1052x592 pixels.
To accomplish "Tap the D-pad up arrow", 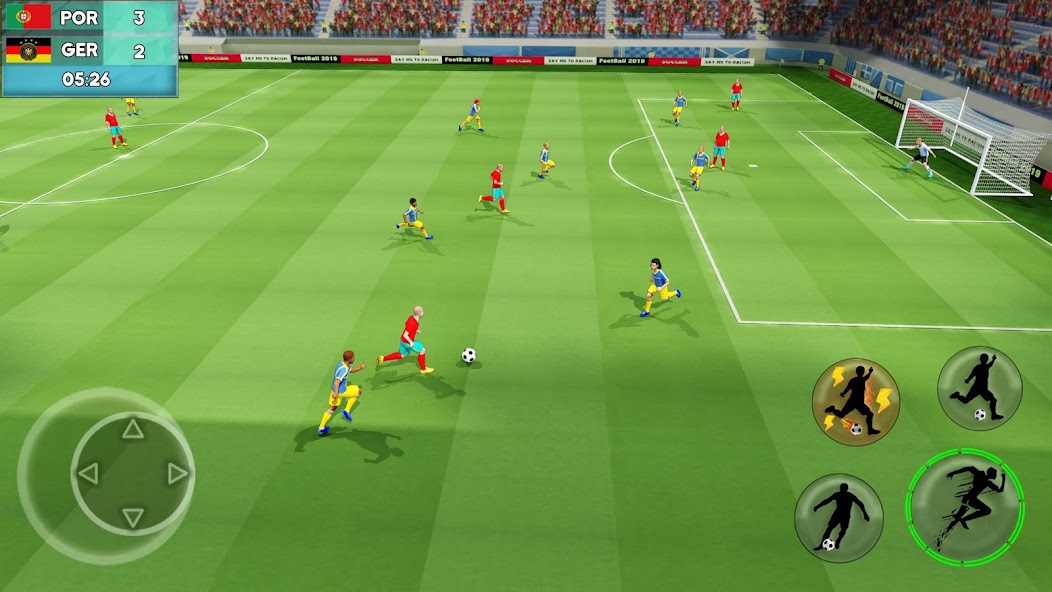I will tap(132, 430).
